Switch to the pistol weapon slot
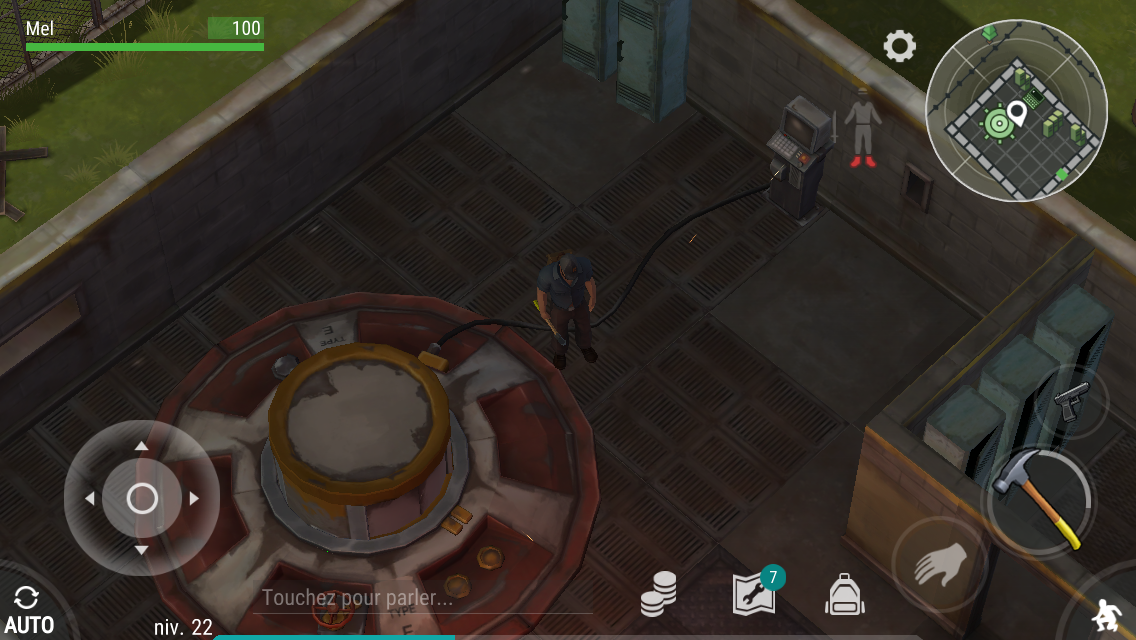Image resolution: width=1136 pixels, height=640 pixels. click(1071, 401)
